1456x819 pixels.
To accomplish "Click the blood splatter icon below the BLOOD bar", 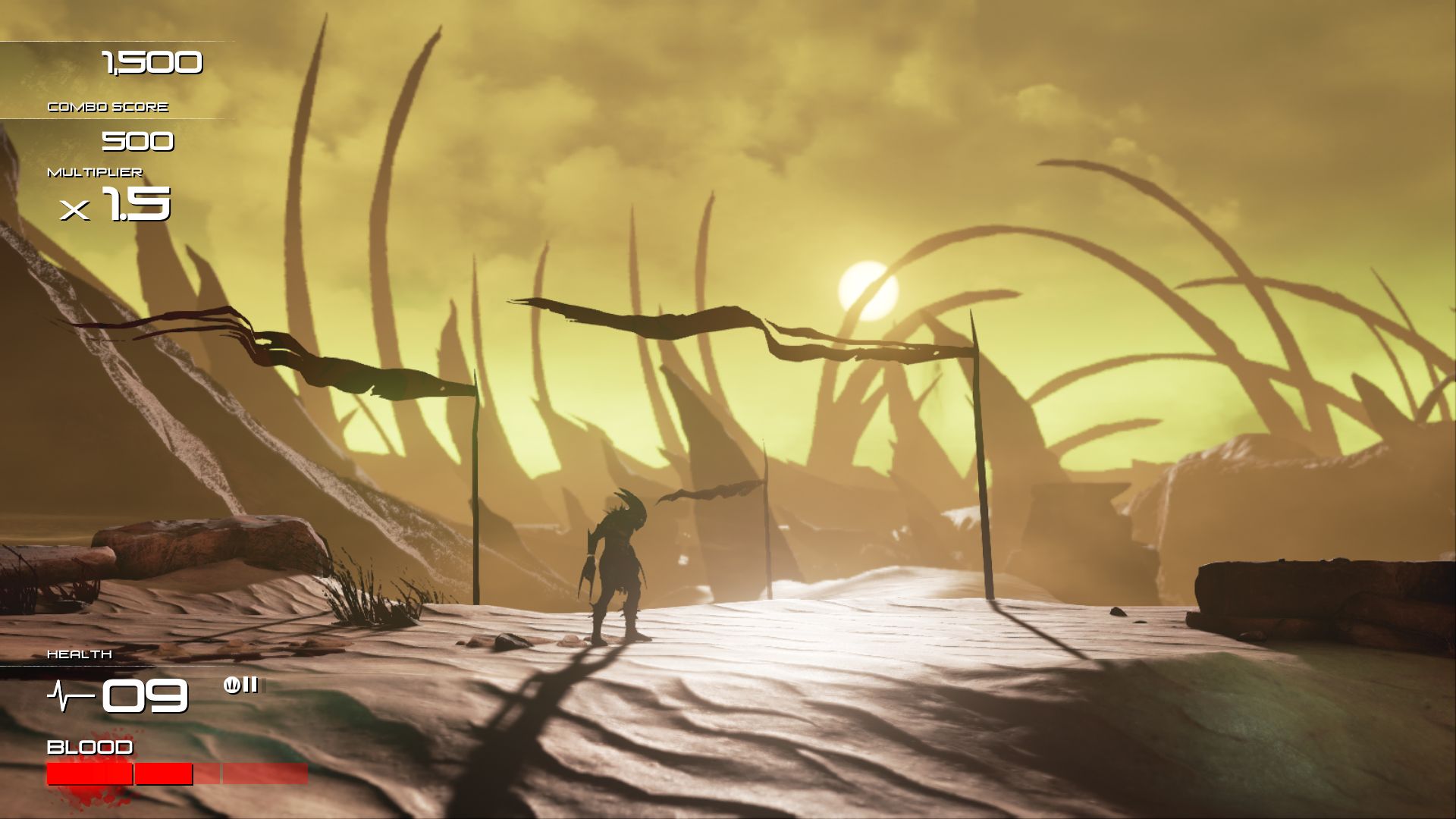I will [87, 796].
